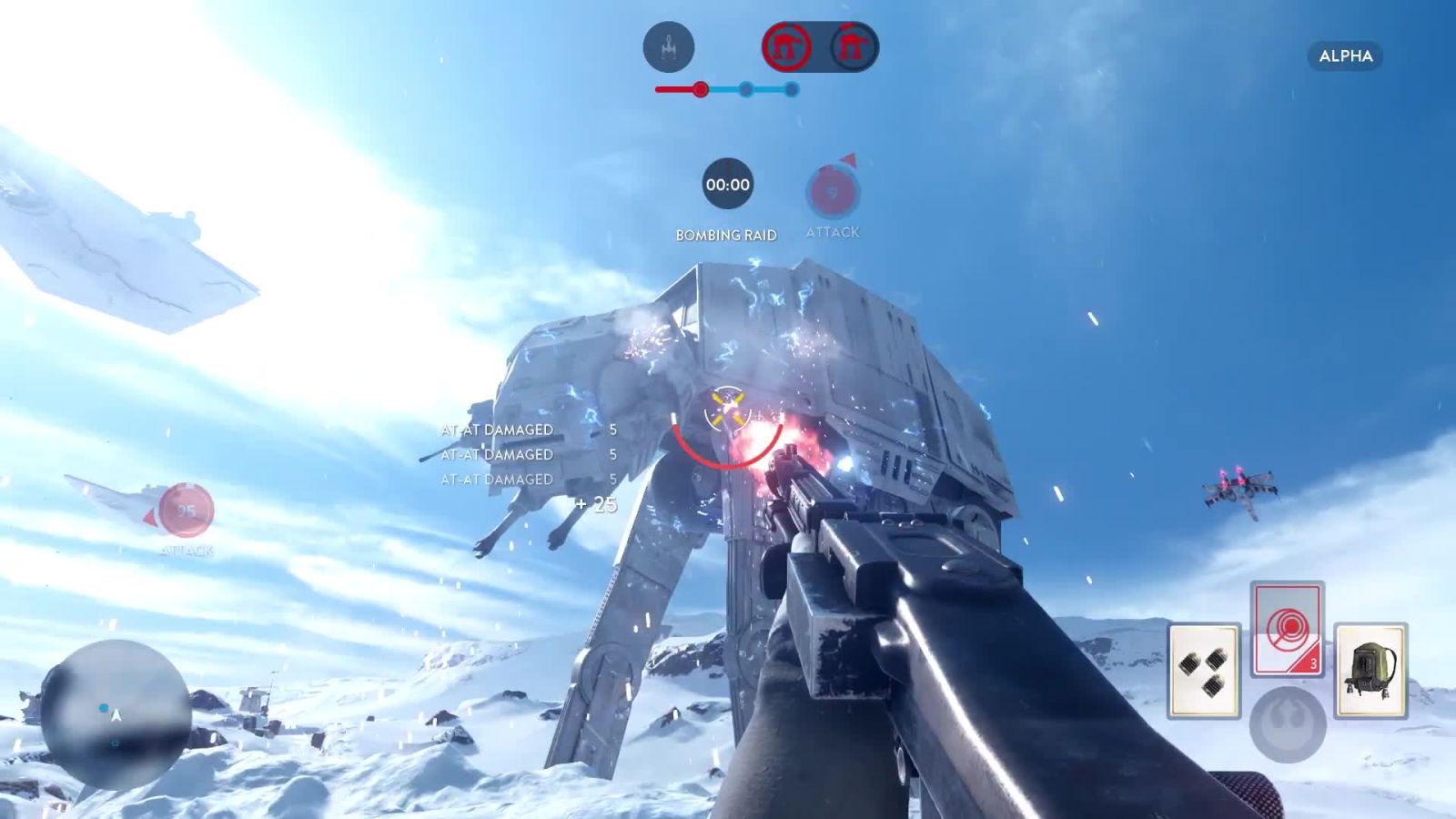Click the +25 score popup
This screenshot has height=819, width=1456.
pos(593,501)
